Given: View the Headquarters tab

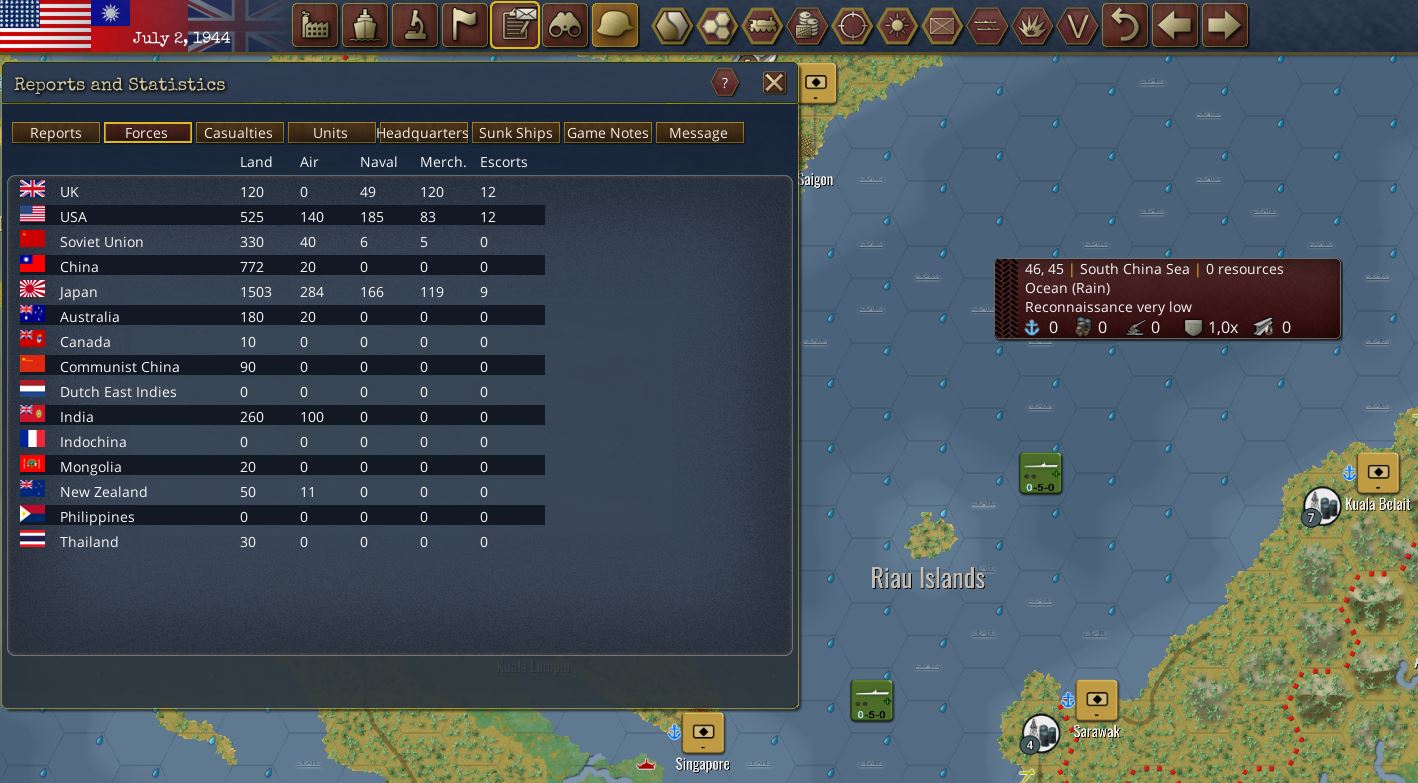Looking at the screenshot, I should 422,133.
